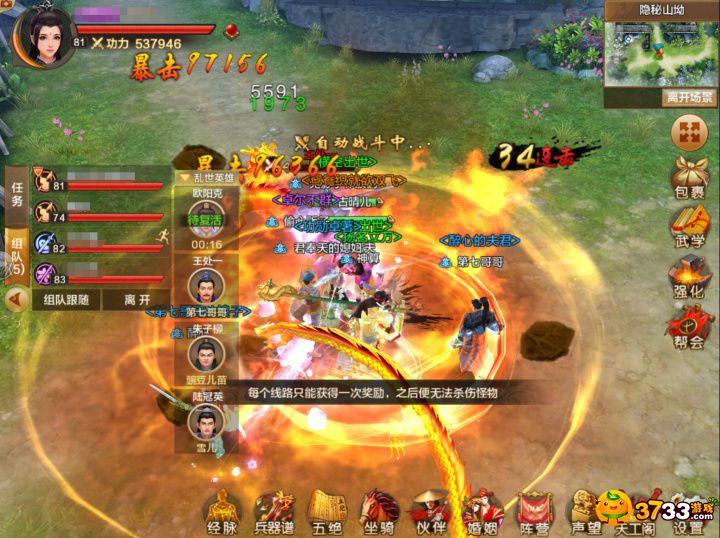
Task: Open the 婚姻 marriage menu
Action: [482, 511]
